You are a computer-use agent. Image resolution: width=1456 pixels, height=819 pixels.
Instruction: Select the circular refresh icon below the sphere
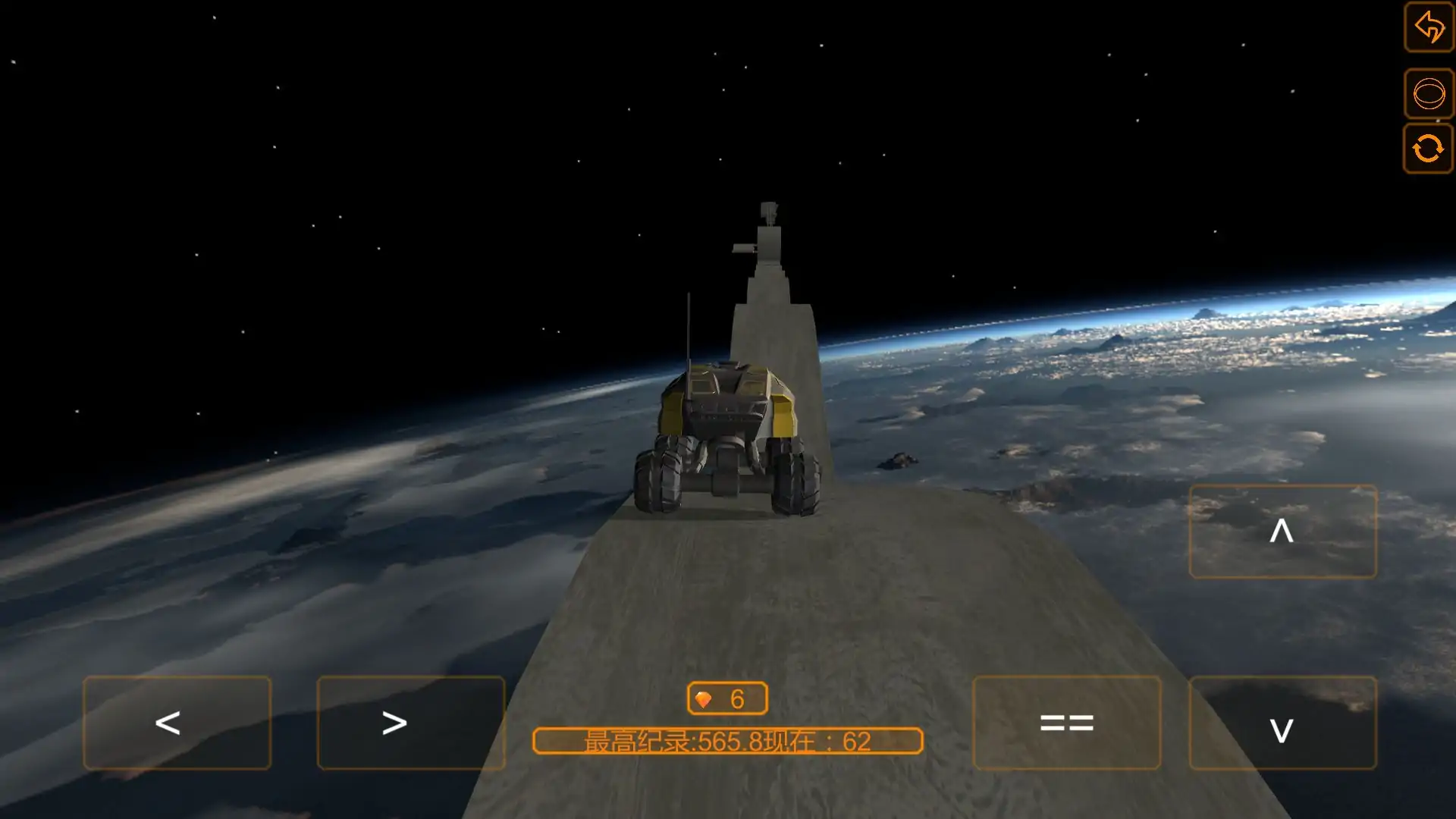1429,149
